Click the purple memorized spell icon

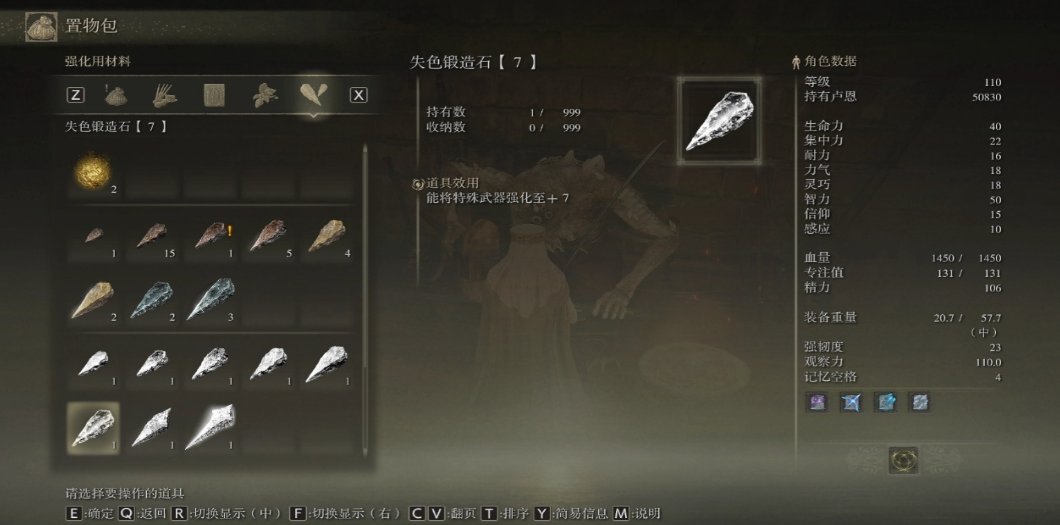pos(817,402)
